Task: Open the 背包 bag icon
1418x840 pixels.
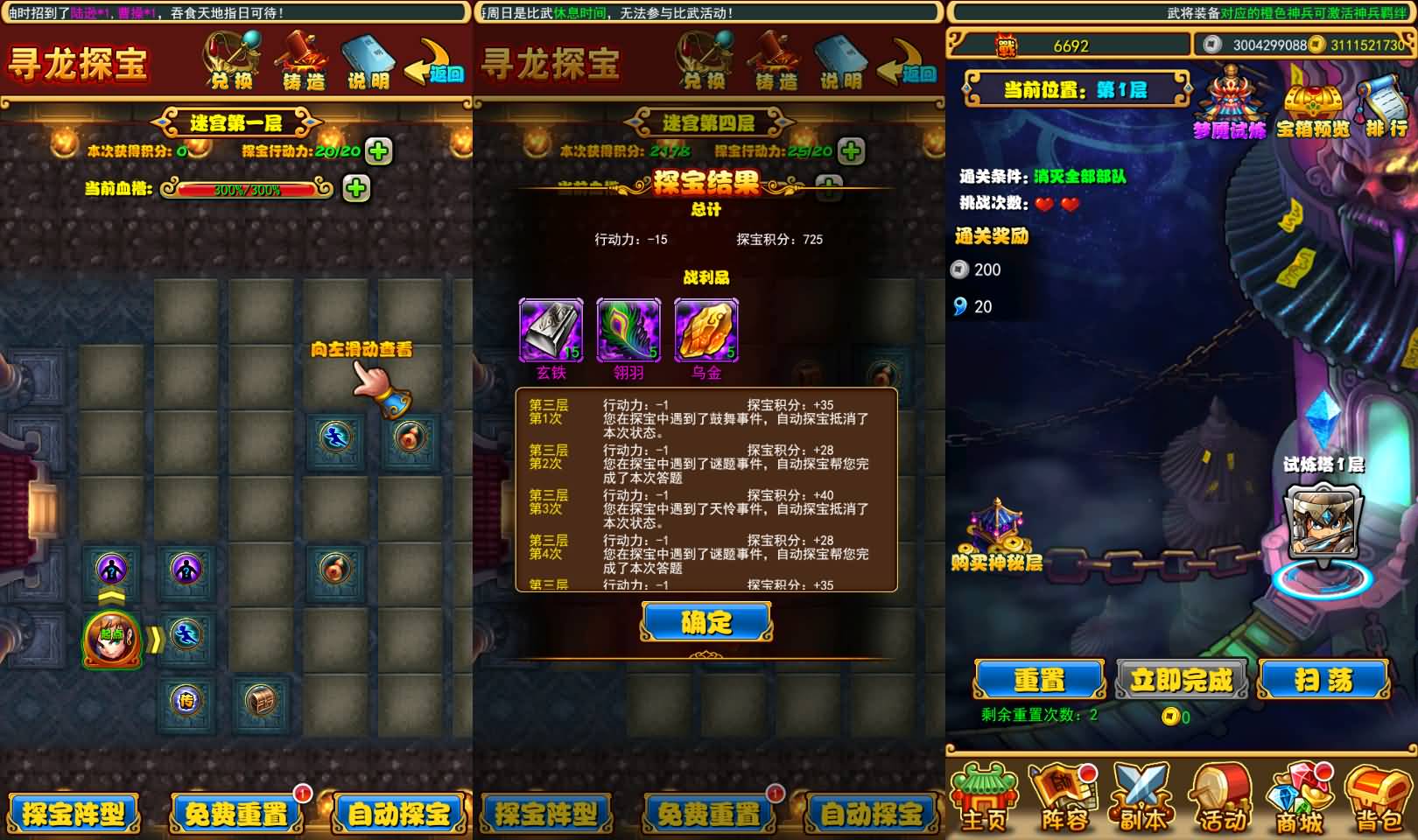Action: click(x=1376, y=792)
